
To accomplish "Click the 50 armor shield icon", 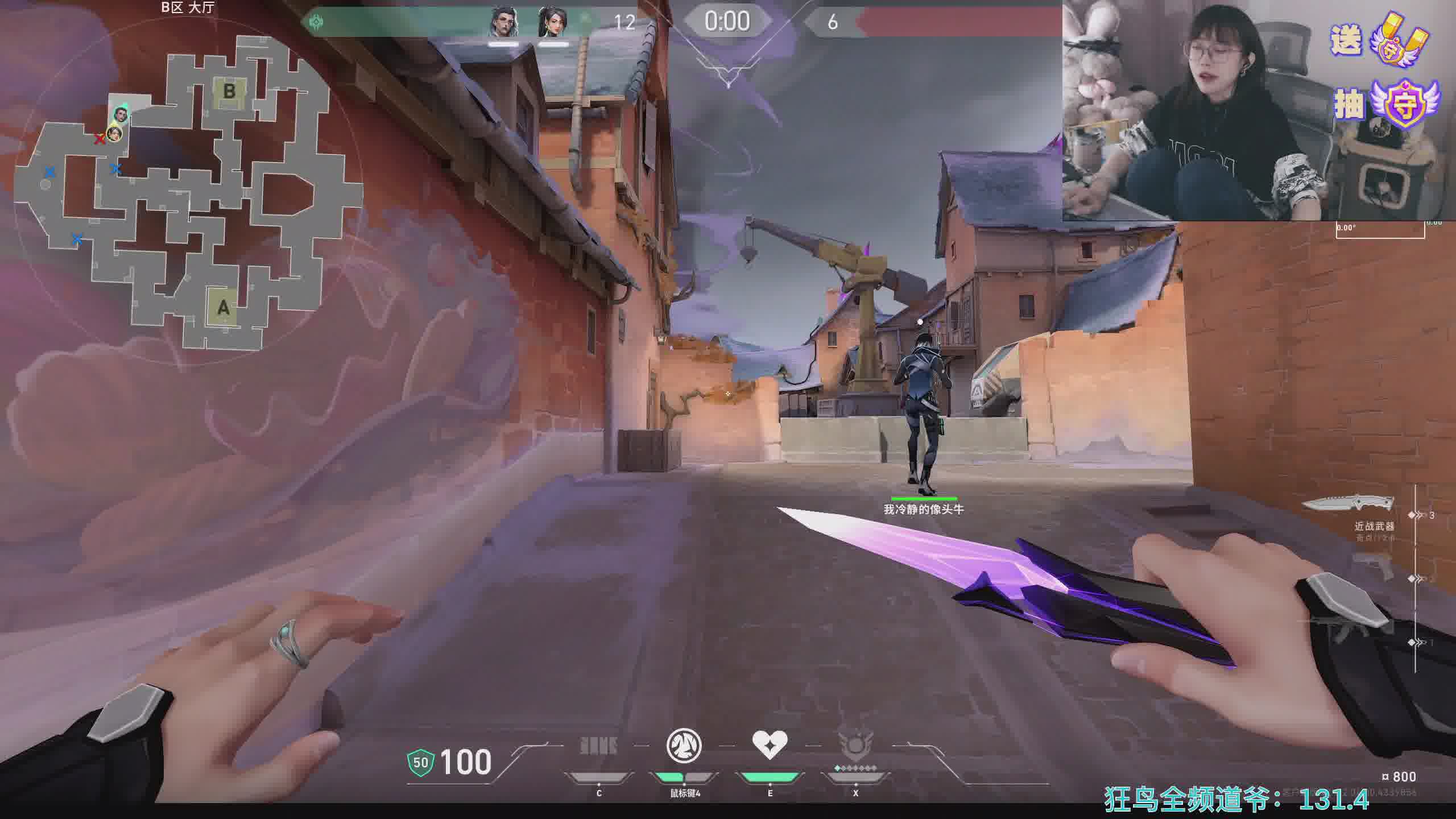I will 421,762.
